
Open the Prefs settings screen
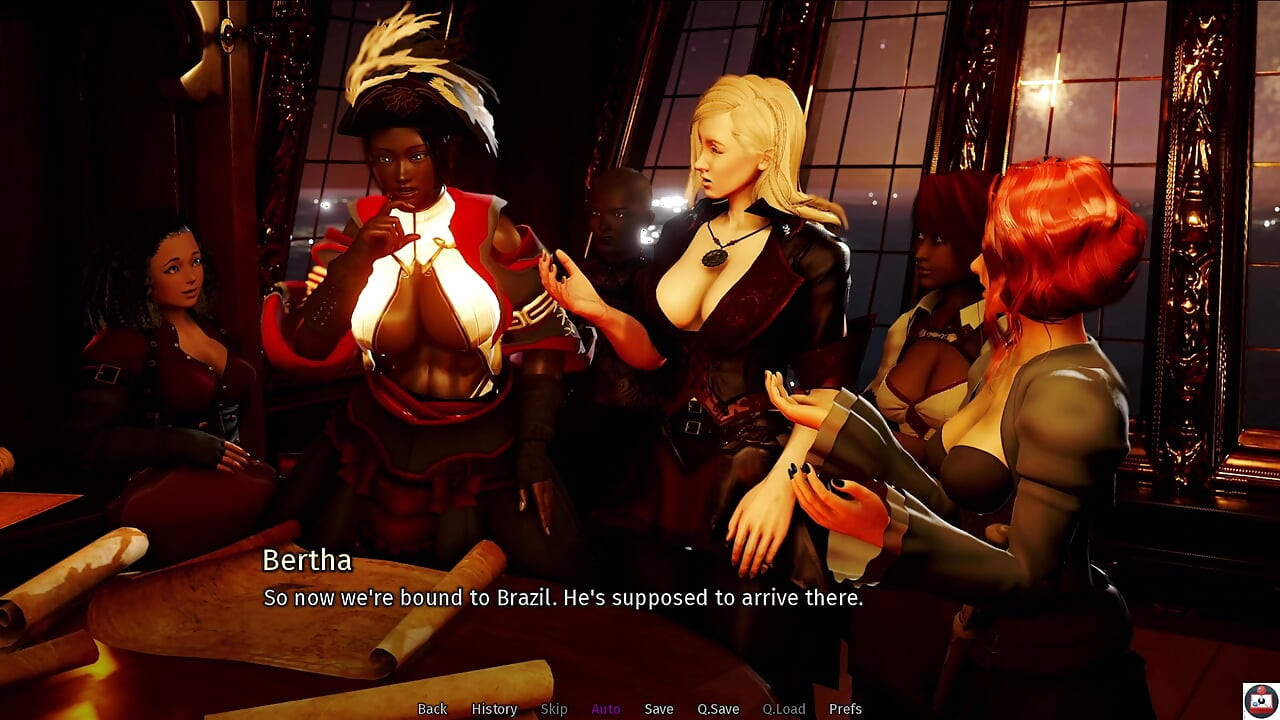coord(845,709)
